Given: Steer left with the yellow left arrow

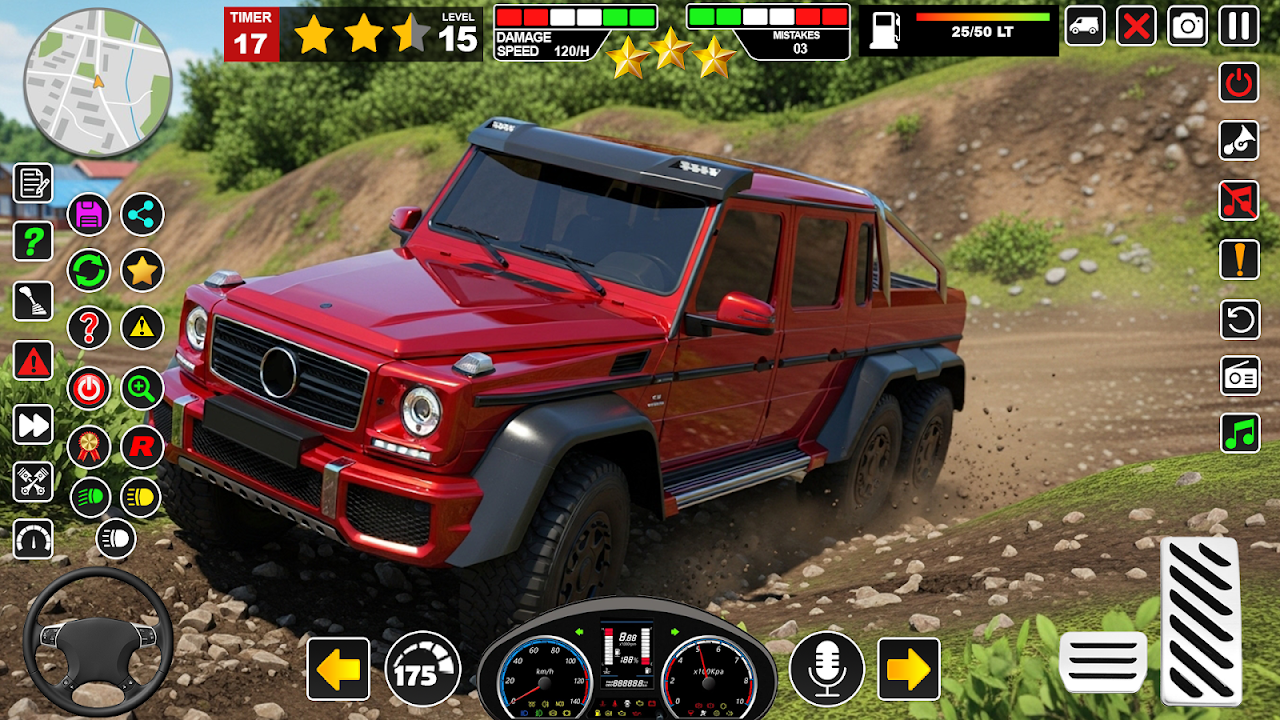Looking at the screenshot, I should [x=338, y=669].
